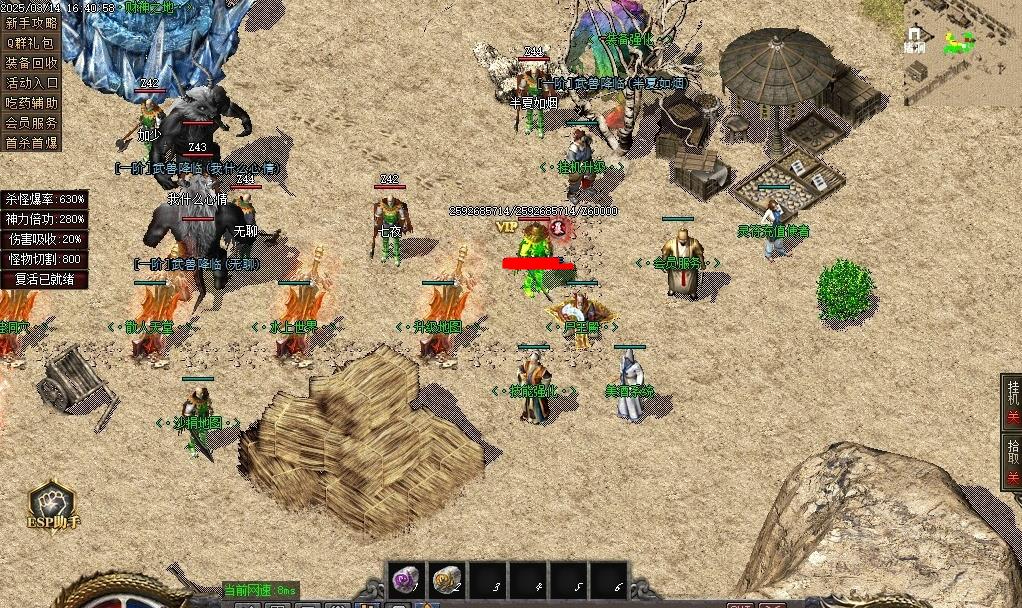Use the purple scroll in hotbar slot 1
Screen dimensions: 1022x608
[405, 580]
